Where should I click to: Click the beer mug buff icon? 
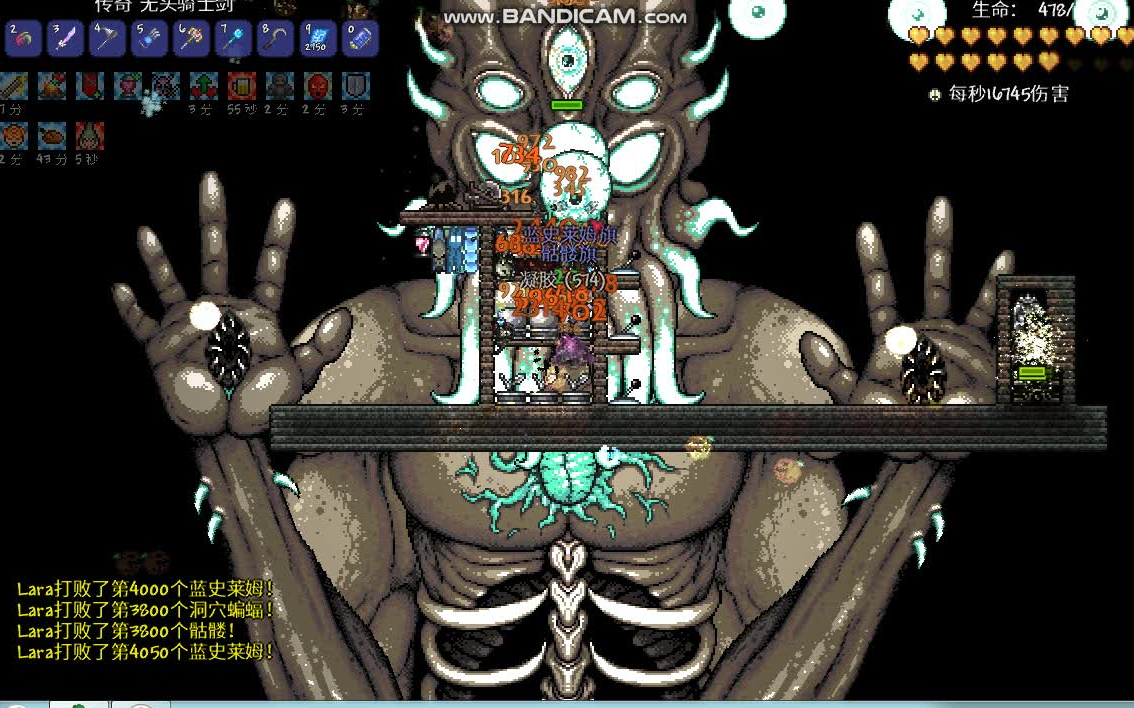tap(241, 86)
